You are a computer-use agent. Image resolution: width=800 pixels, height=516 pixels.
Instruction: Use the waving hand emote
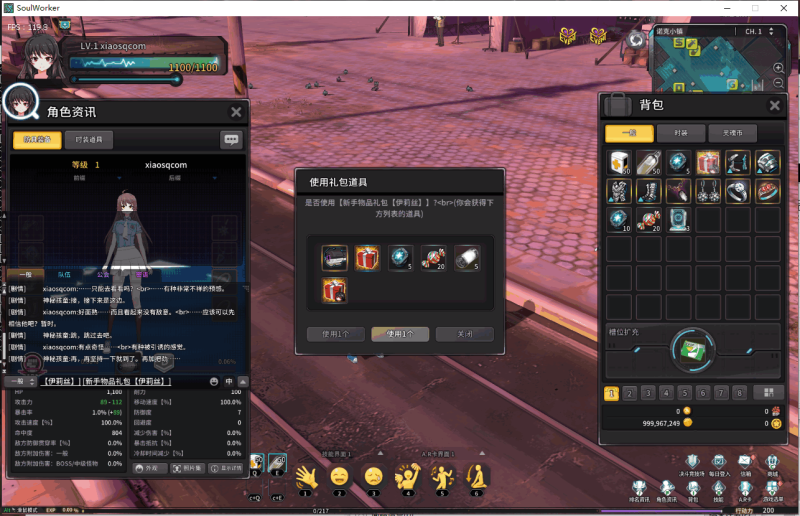click(x=305, y=476)
